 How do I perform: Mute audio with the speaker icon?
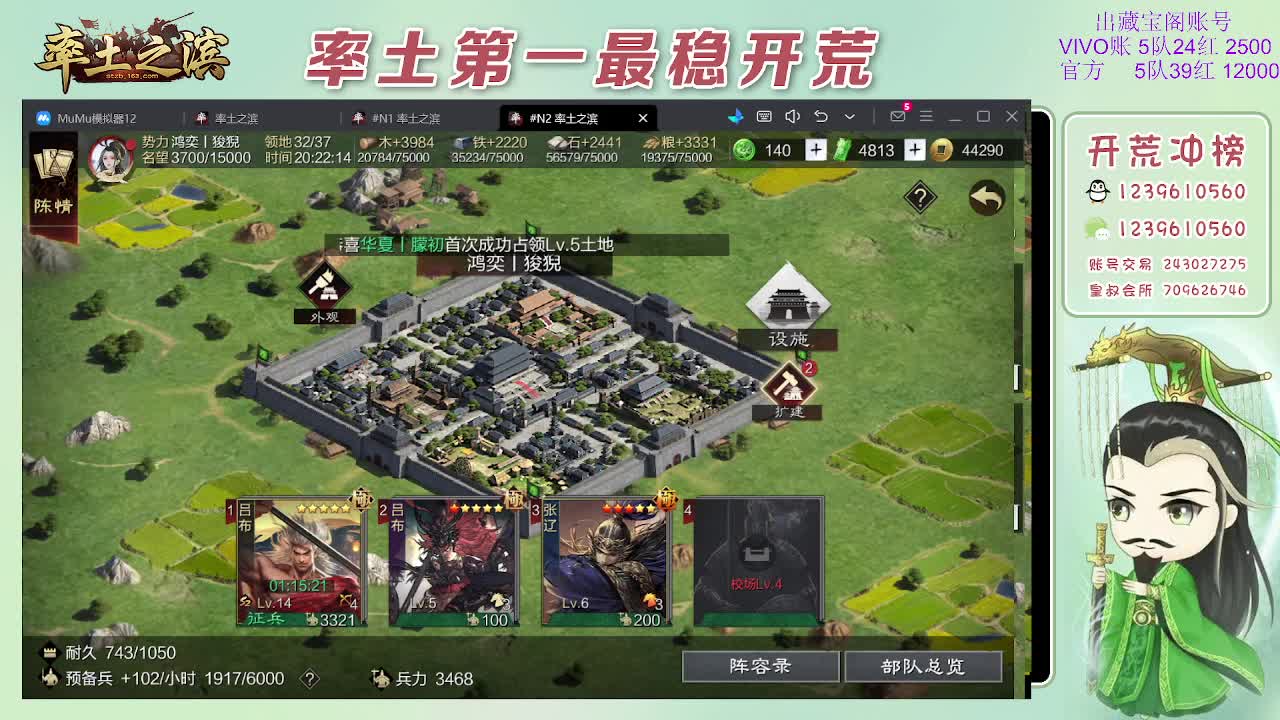[792, 117]
